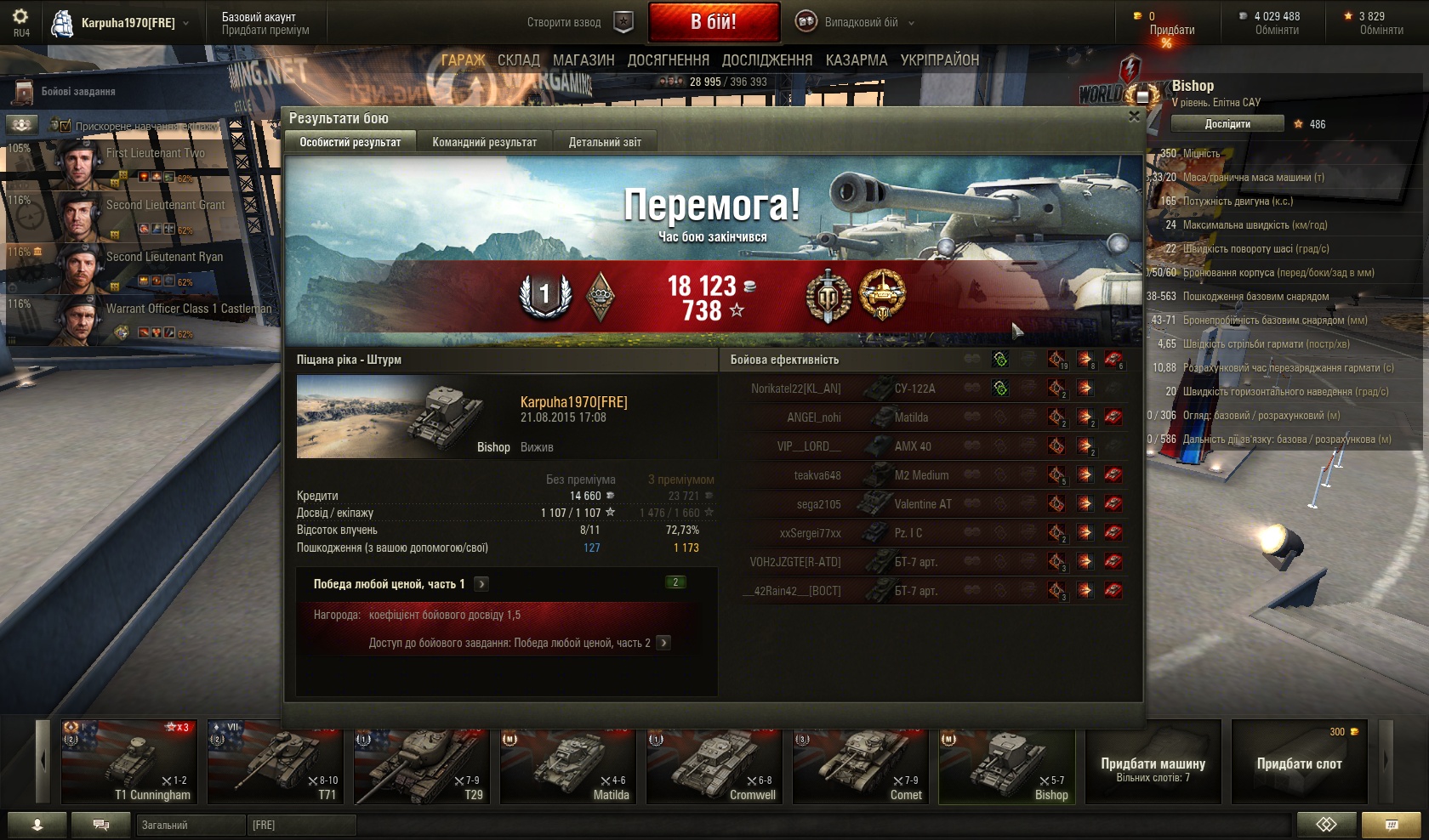Select the Cromwell tank slot
The width and height of the screenshot is (1429, 840).
point(714,762)
